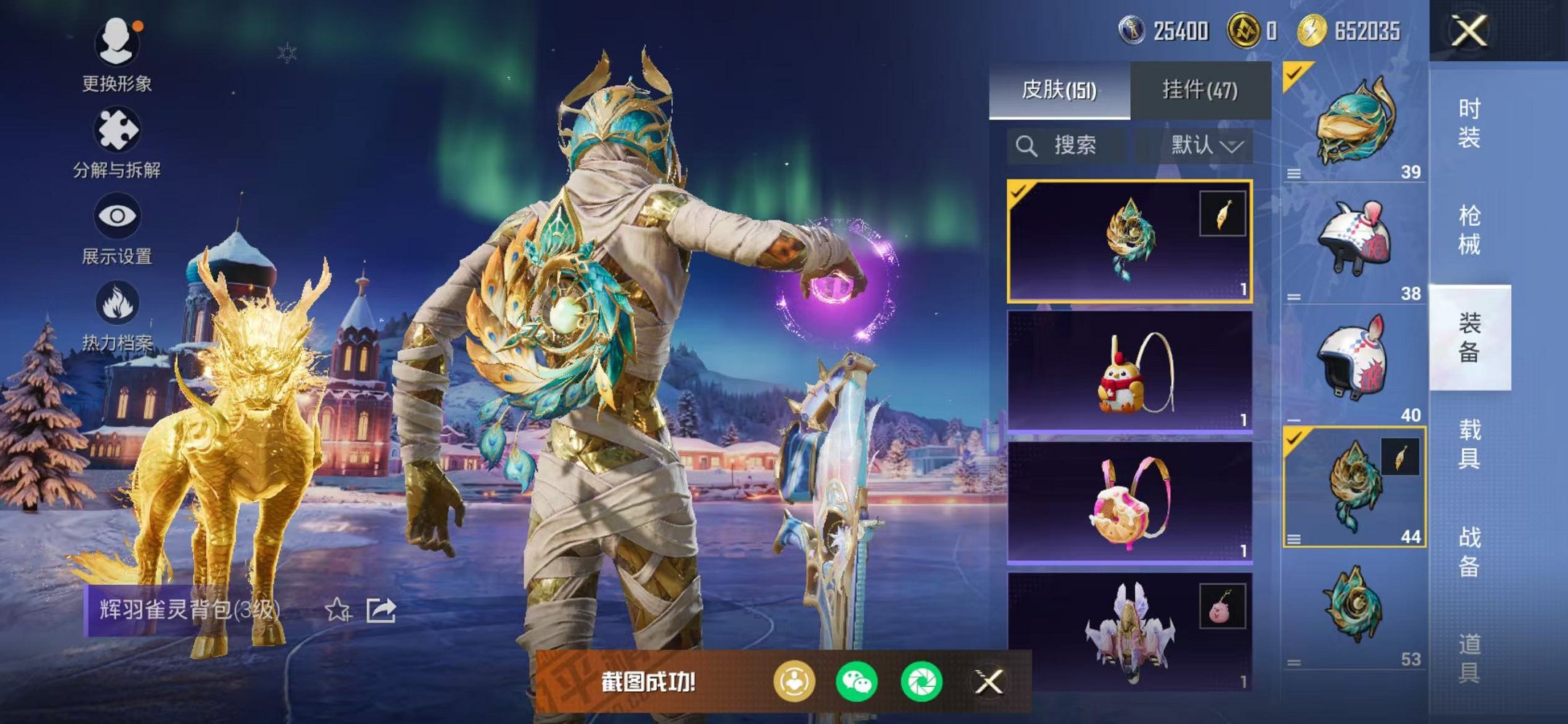Image resolution: width=1568 pixels, height=724 pixels.
Task: Open the 热力档案 flame archive icon
Action: (x=117, y=302)
